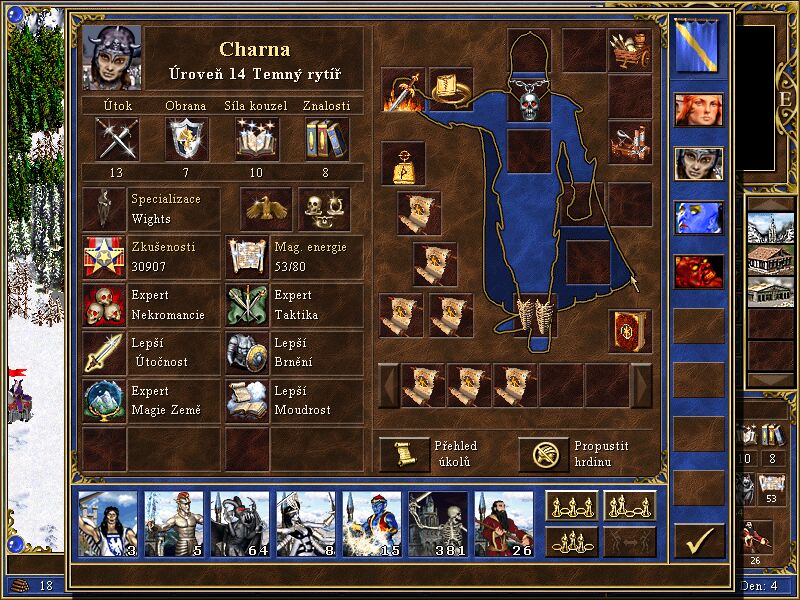Switch to the blue-skinned hero portrait
Screen dimensions: 800x600
point(698,218)
